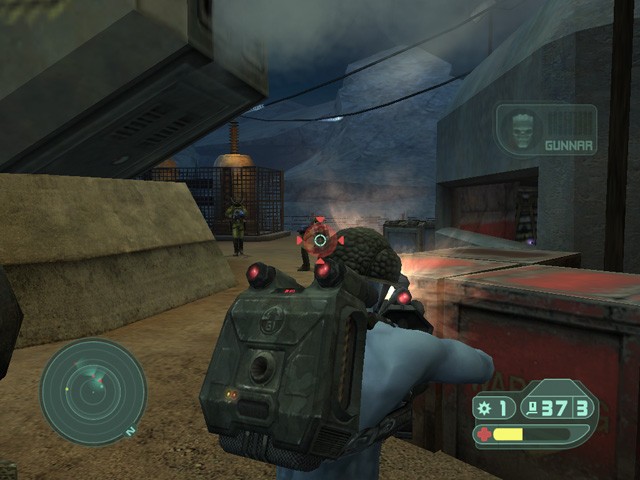Select the grenade icon in the HUD

[x=486, y=407]
